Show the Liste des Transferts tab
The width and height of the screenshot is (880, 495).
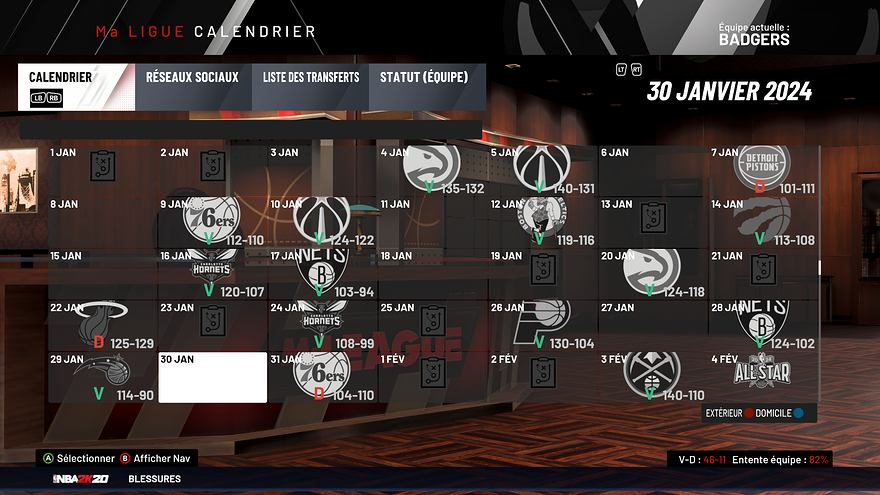(311, 87)
